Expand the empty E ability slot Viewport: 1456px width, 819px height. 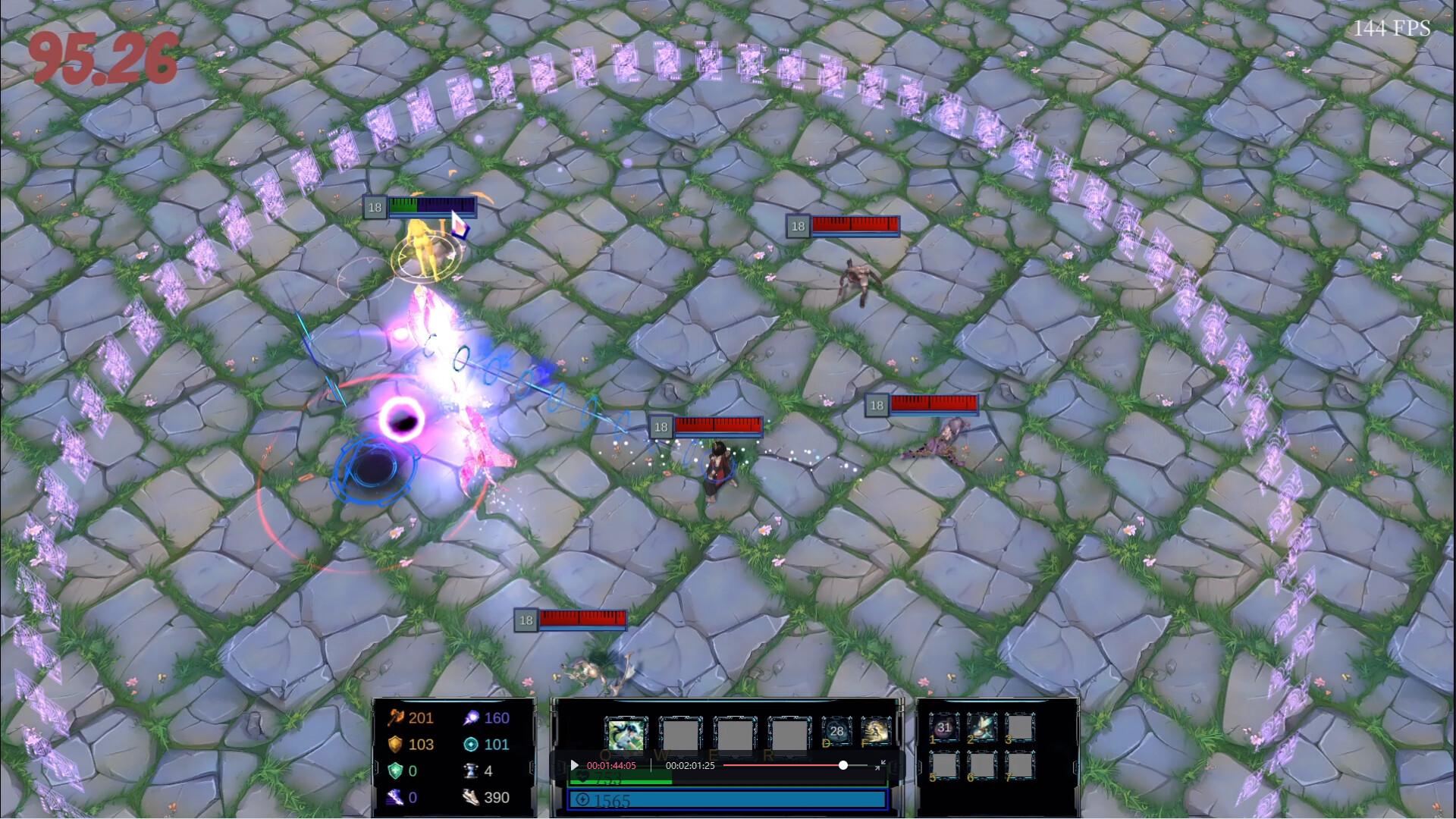click(733, 735)
